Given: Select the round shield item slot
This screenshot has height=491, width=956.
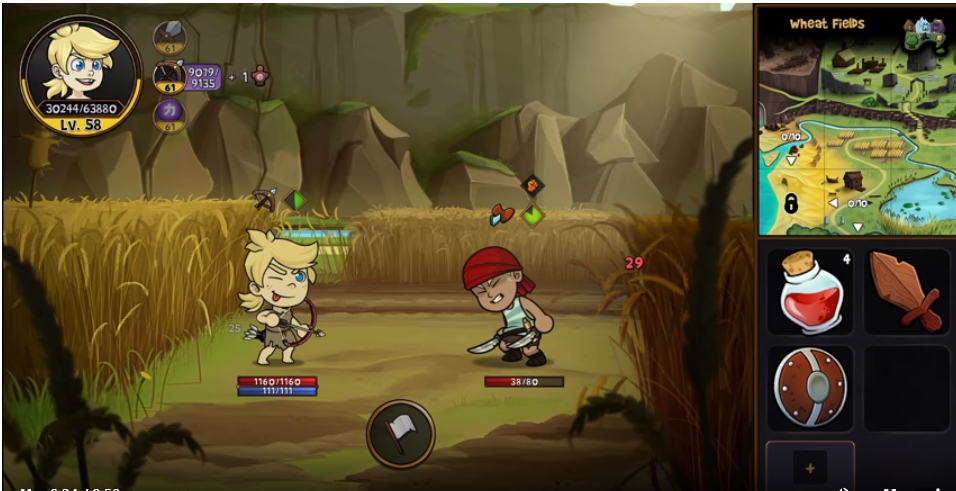Looking at the screenshot, I should tap(809, 388).
